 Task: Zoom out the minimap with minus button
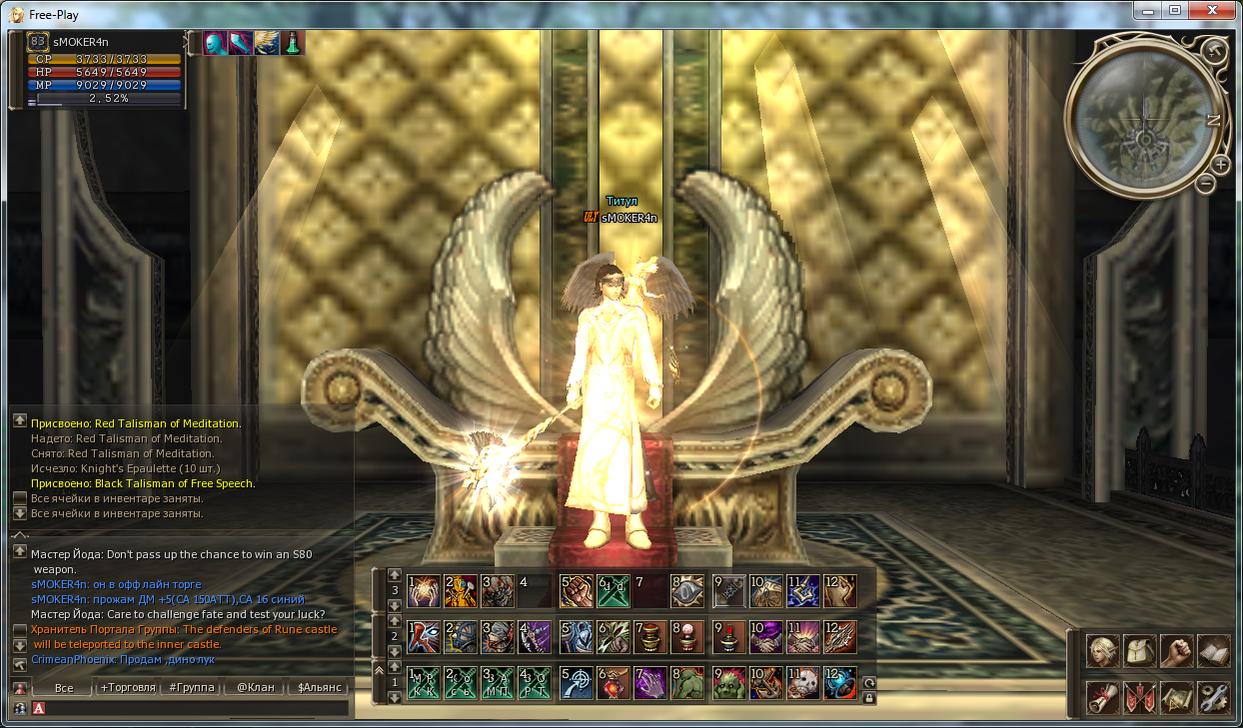1206,184
